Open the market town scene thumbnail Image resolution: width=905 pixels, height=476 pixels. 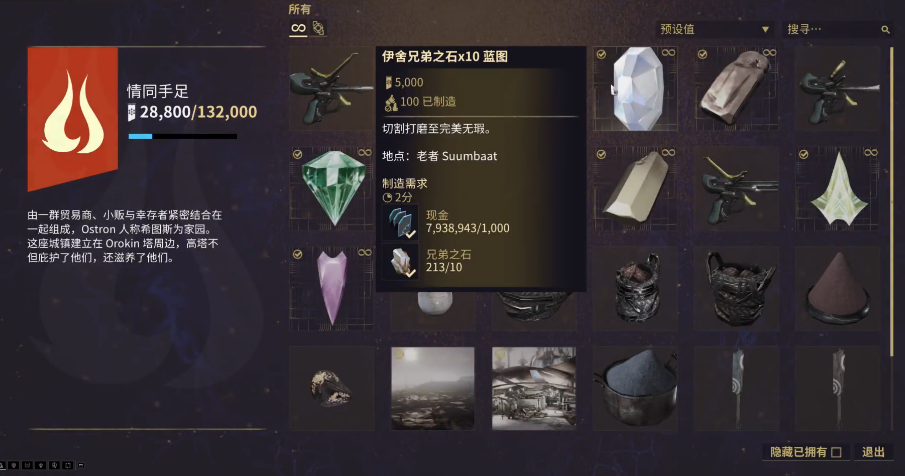533,387
